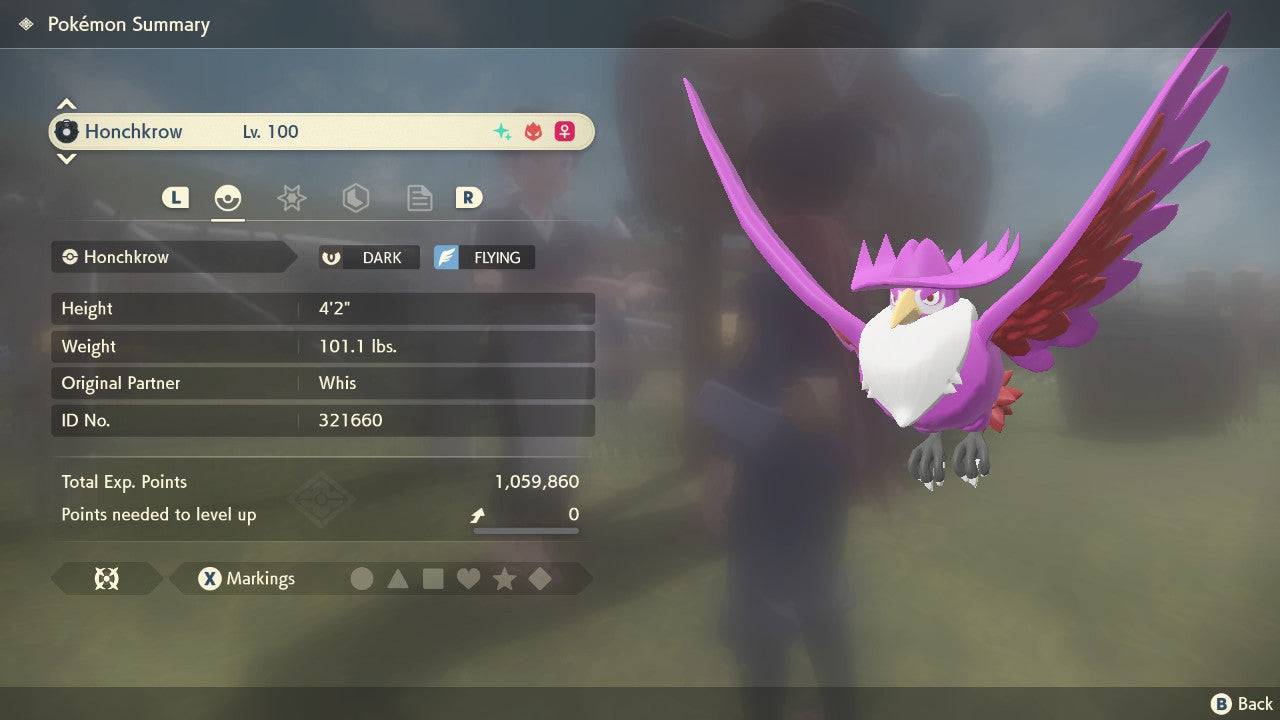Toggle the triangle marking
Screen dimensions: 1280x720
click(398, 578)
